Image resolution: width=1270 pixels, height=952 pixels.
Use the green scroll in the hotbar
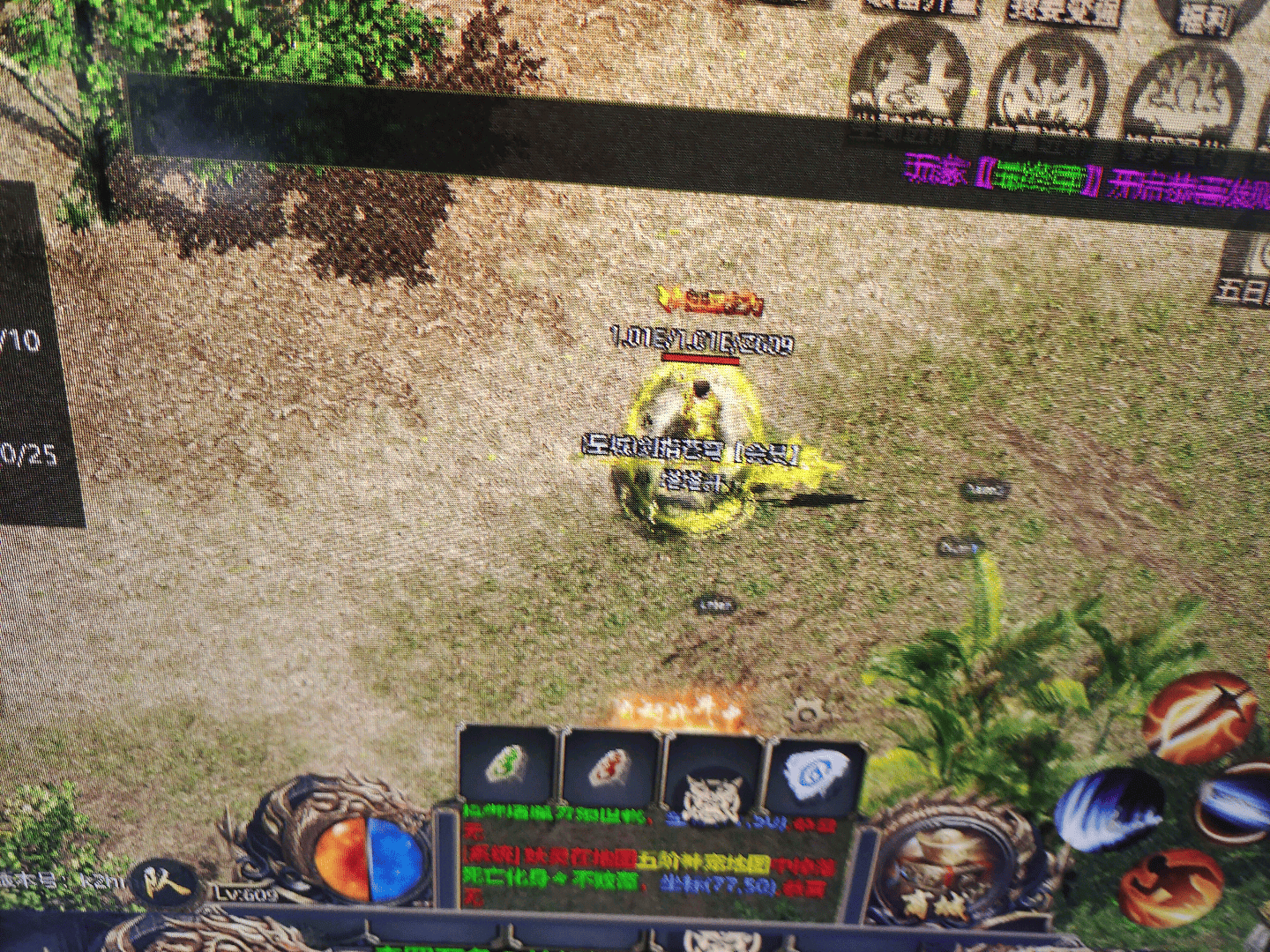tap(507, 768)
